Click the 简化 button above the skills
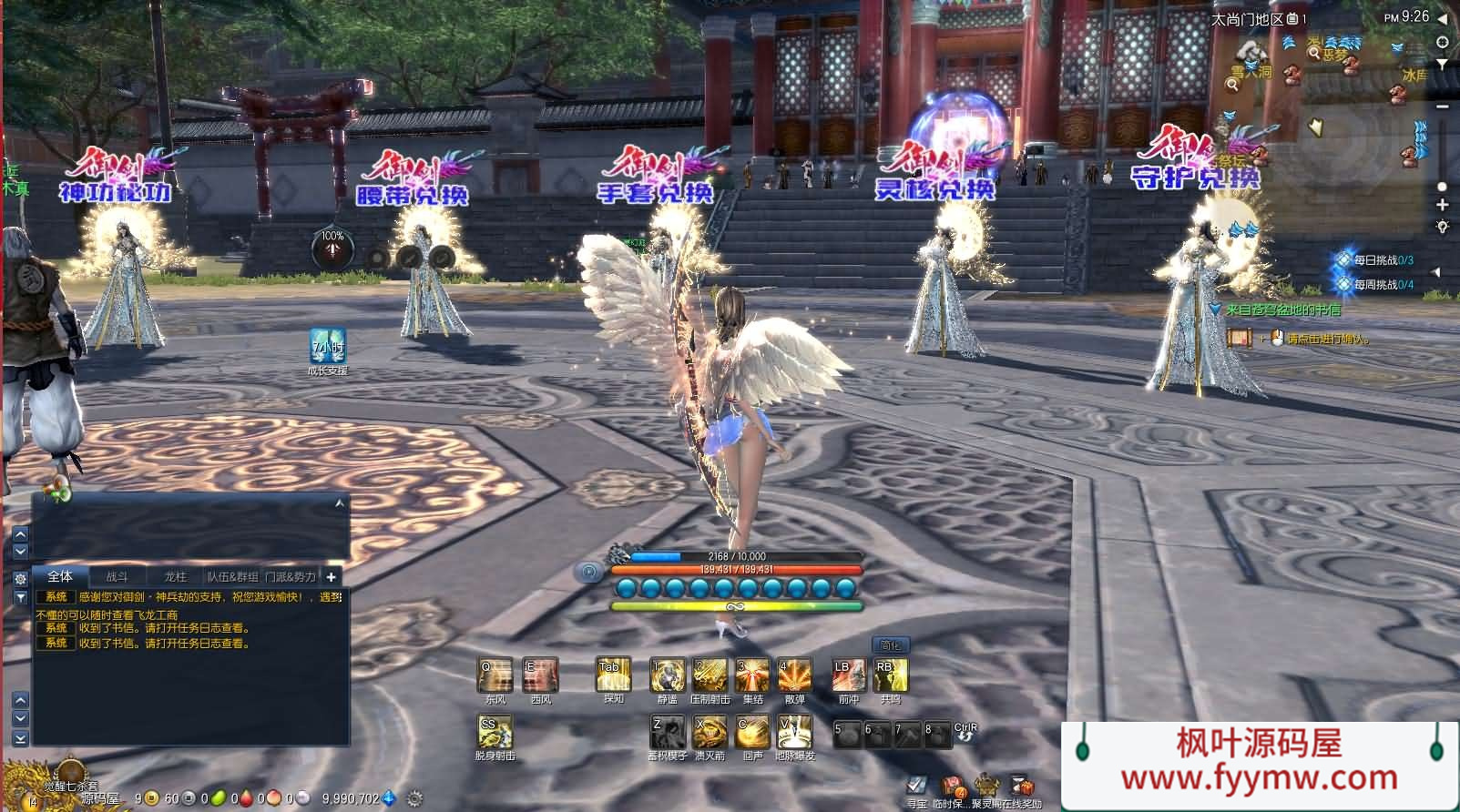The height and width of the screenshot is (812, 1460). (x=890, y=645)
